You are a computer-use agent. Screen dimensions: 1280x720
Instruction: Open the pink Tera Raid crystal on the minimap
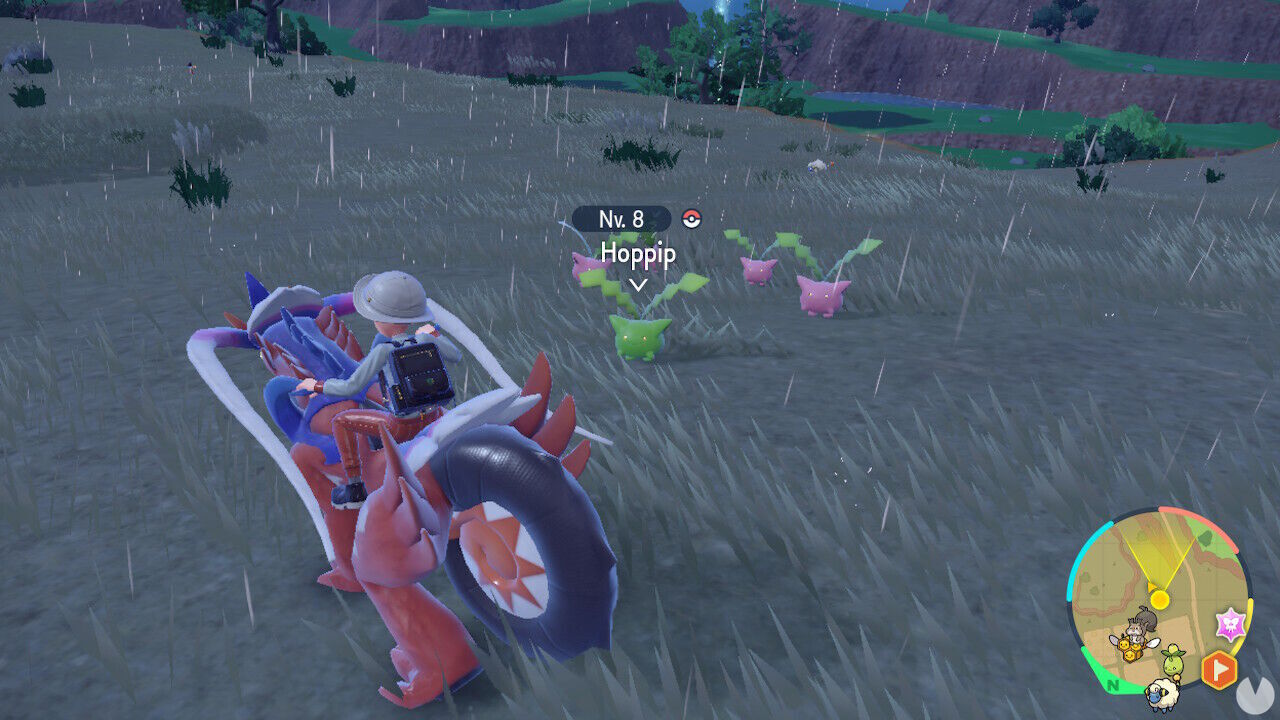(1230, 622)
